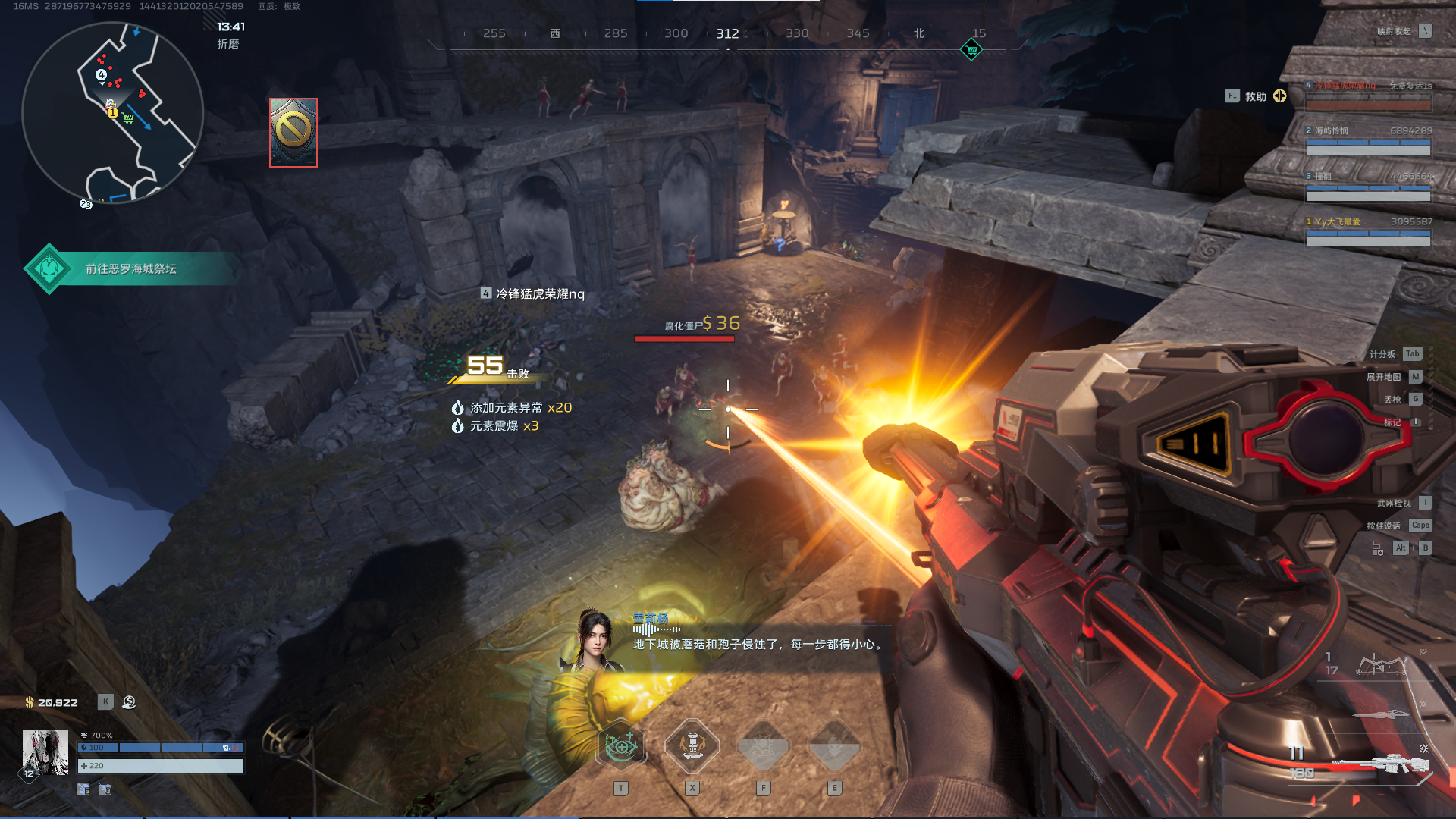Select the banned shield emblem icon
Screen dimensions: 1456x819
coord(293,132)
